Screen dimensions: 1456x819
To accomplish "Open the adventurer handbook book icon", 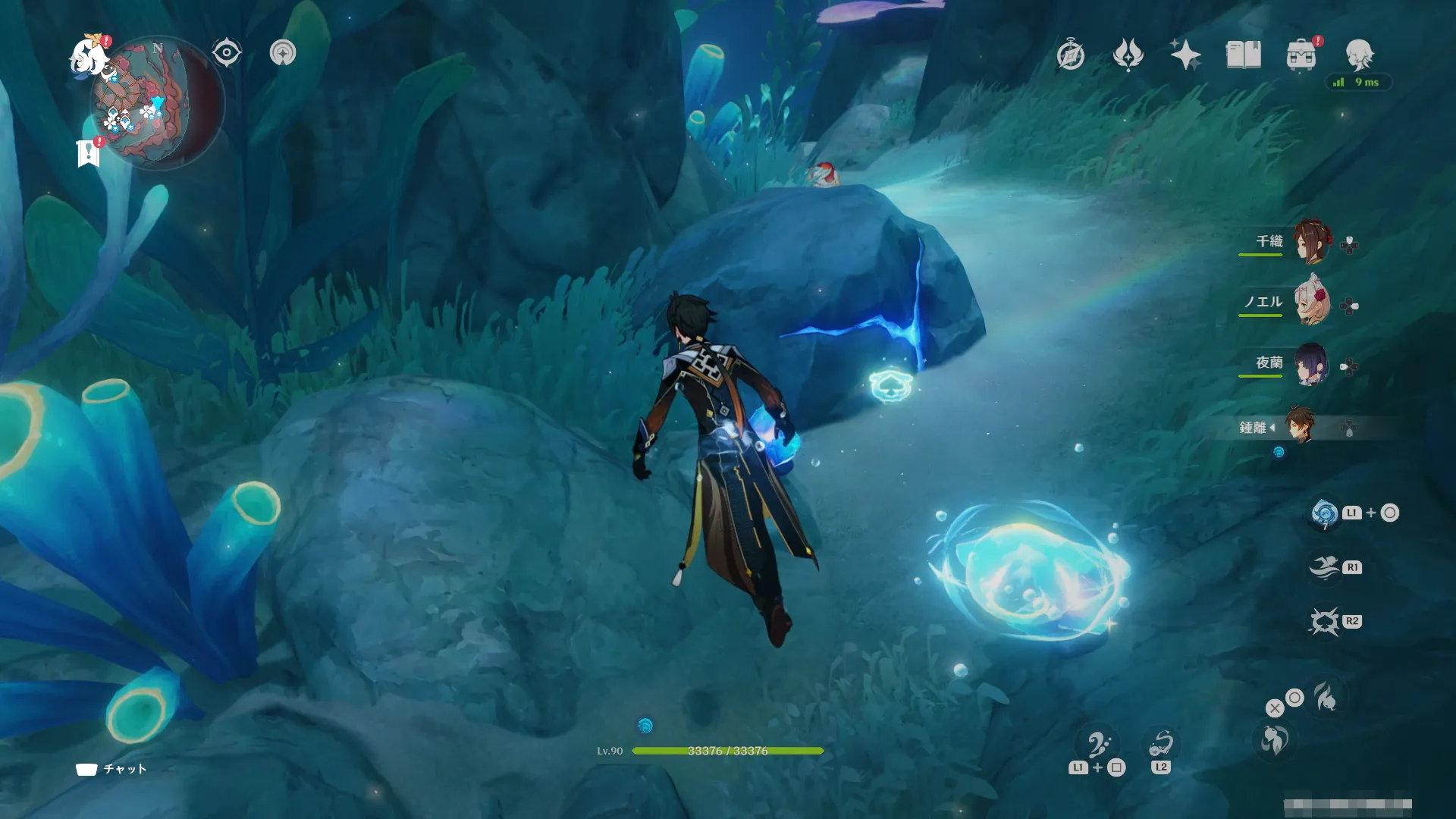I will point(1243,55).
